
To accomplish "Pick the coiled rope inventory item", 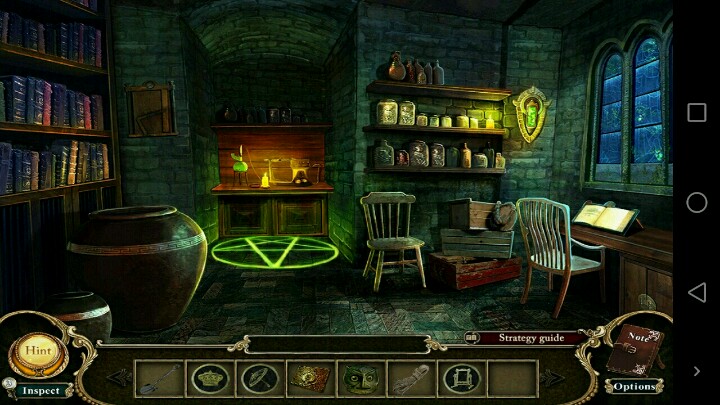I will coord(410,380).
